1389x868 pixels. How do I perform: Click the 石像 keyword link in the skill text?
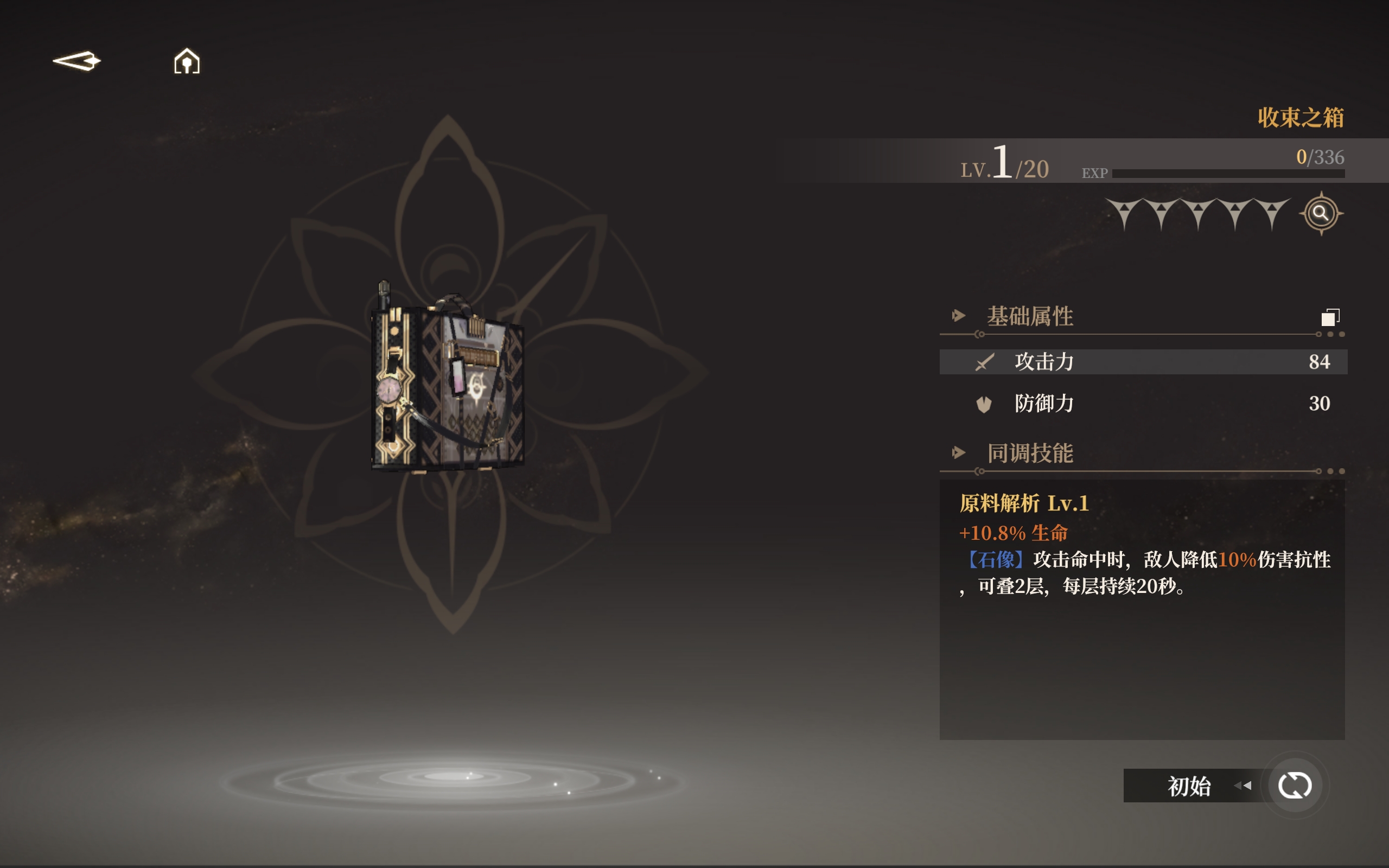[x=995, y=560]
